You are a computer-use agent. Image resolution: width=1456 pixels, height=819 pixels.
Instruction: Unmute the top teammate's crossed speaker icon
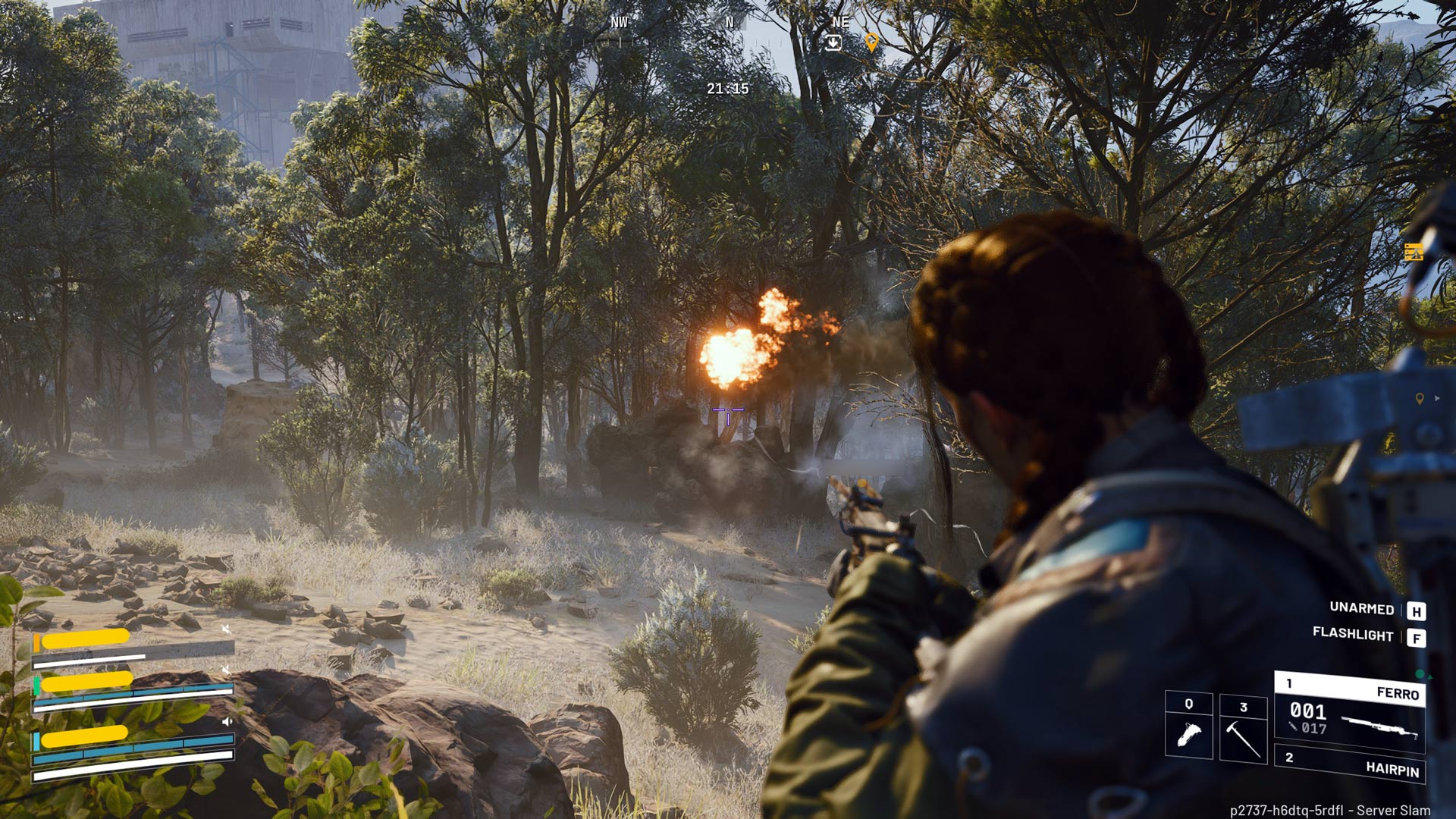coord(227,630)
